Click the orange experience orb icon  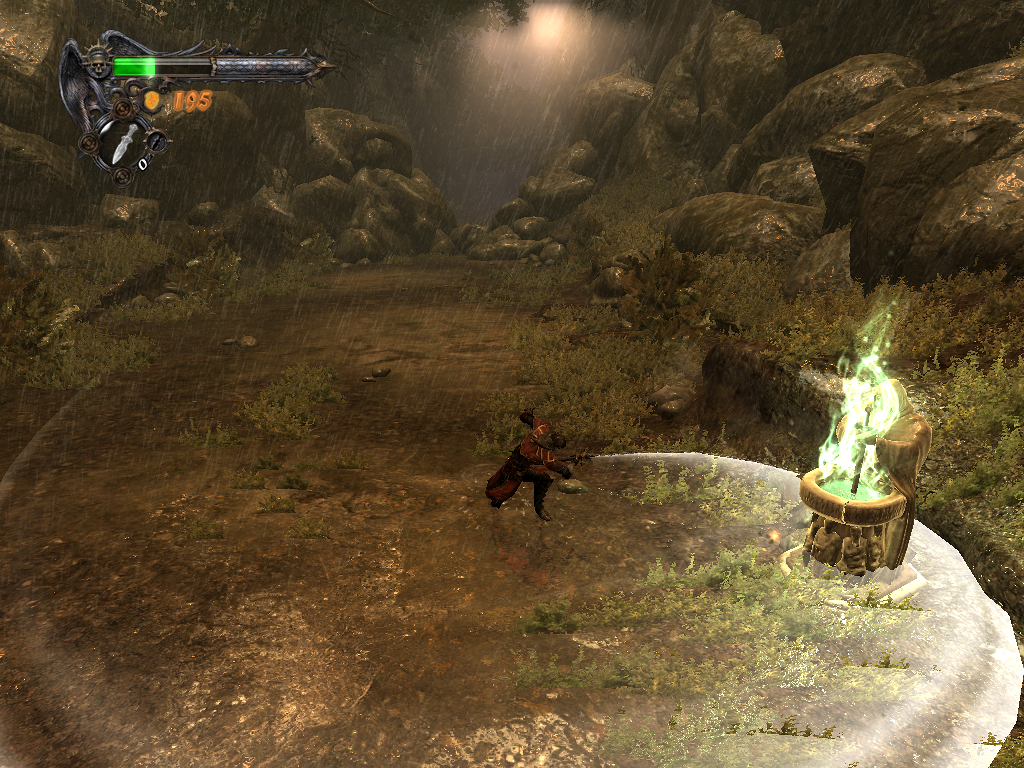point(152,100)
